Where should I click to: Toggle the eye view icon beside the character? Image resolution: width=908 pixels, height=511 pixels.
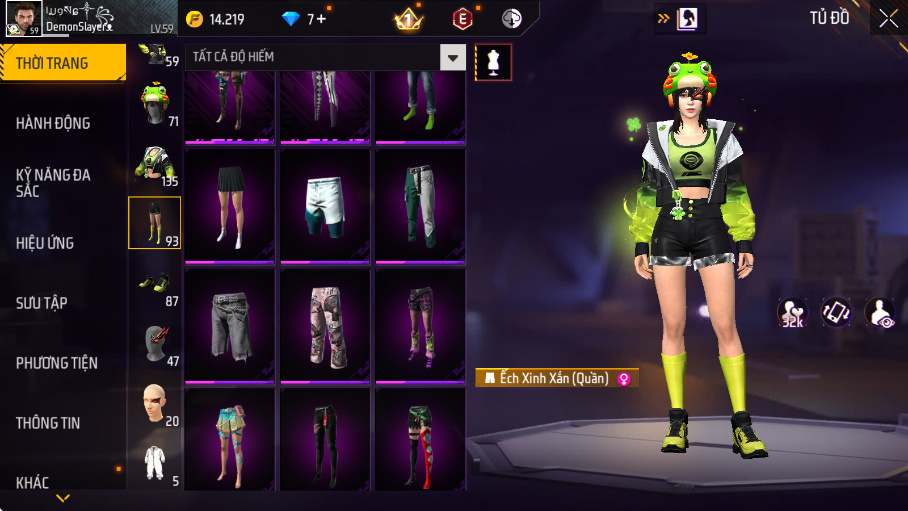pos(879,312)
